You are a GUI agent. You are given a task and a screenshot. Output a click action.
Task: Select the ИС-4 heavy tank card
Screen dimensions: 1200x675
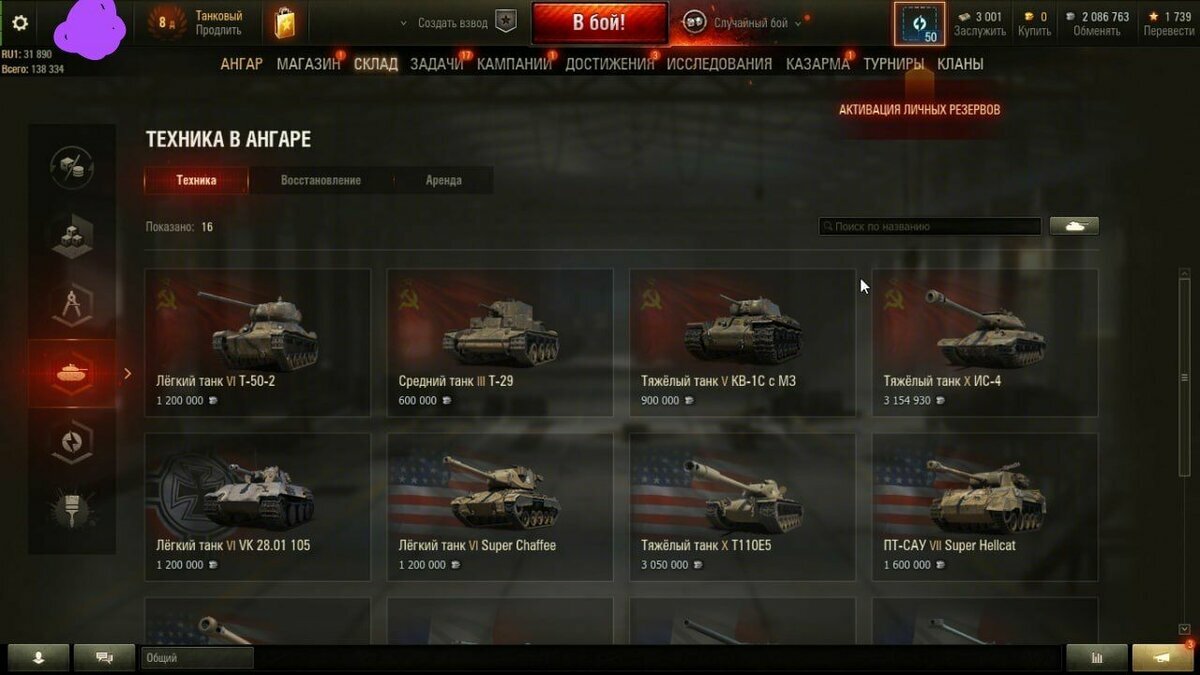[x=985, y=342]
